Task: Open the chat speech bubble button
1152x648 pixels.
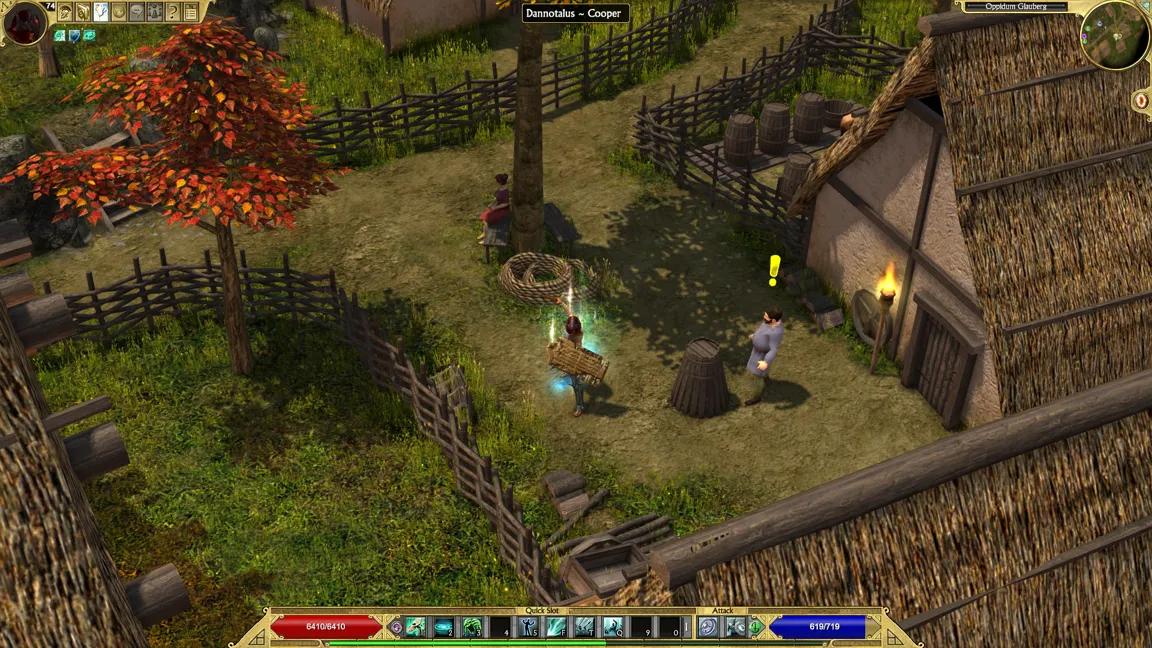Action: click(x=137, y=12)
